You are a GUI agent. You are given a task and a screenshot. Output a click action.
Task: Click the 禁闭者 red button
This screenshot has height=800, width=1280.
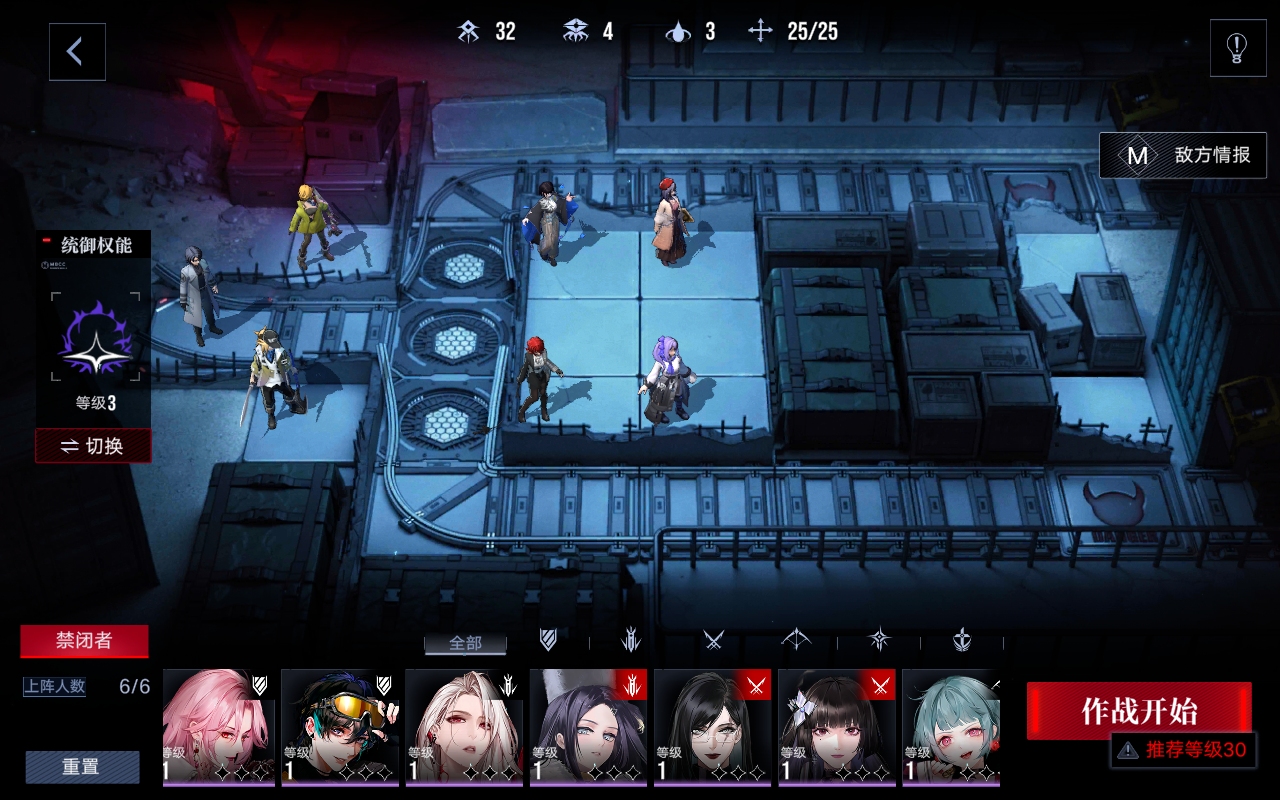click(x=84, y=642)
